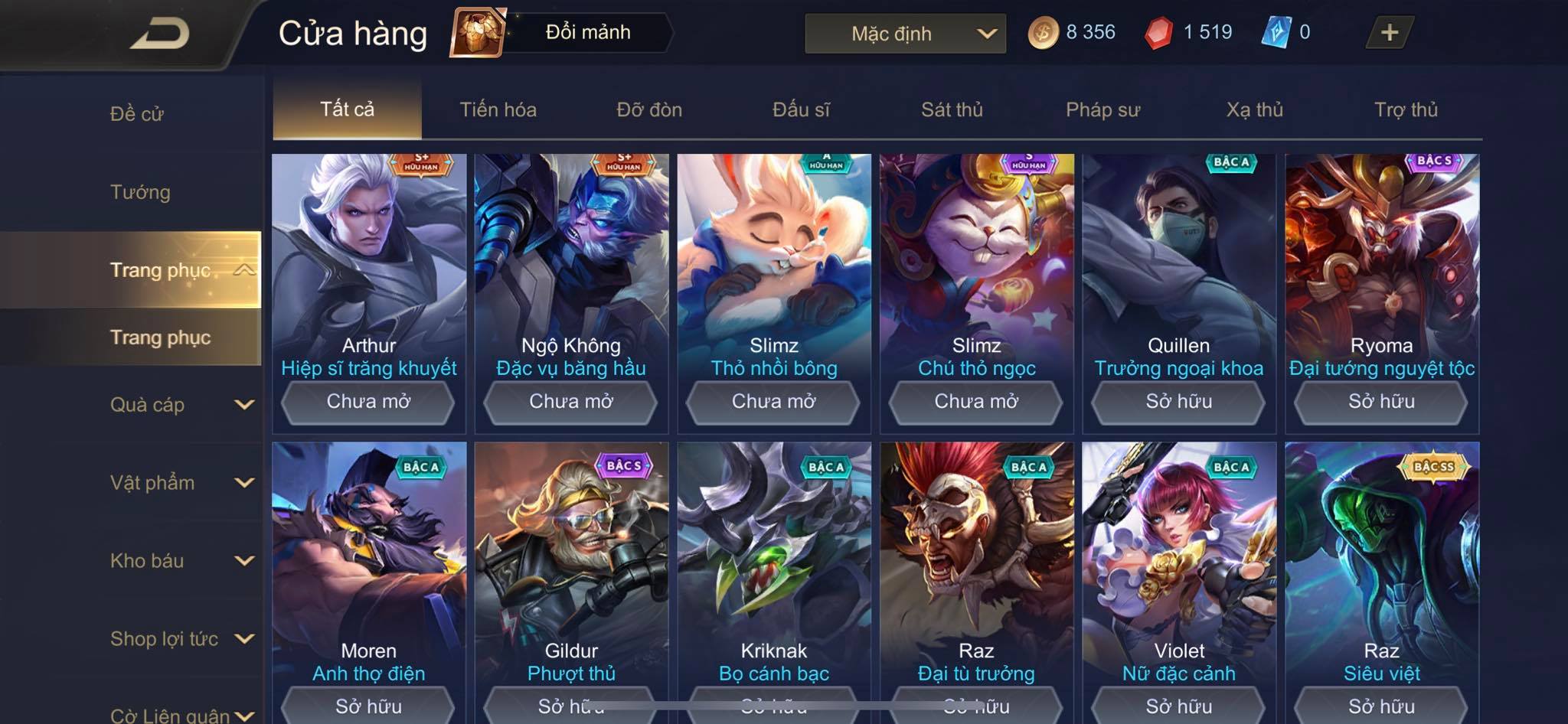Open the Đề cử section
The height and width of the screenshot is (724, 1568).
click(x=137, y=114)
